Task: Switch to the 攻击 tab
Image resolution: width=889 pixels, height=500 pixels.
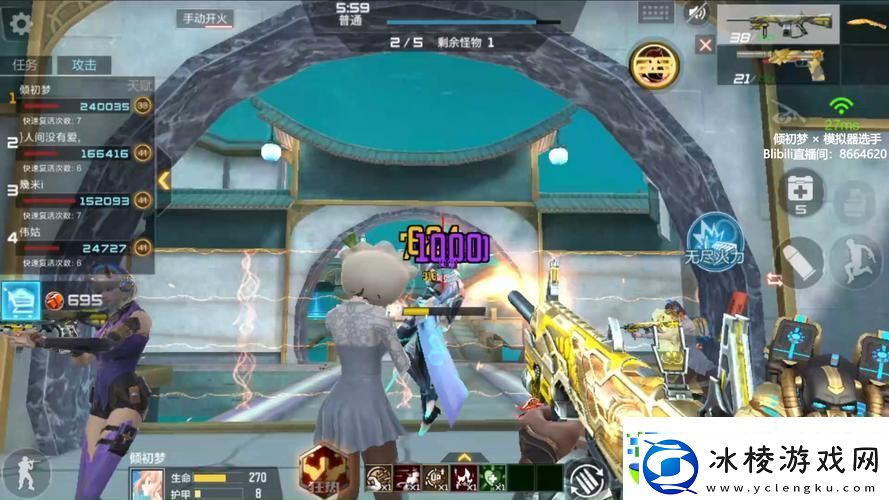Action: coord(83,64)
